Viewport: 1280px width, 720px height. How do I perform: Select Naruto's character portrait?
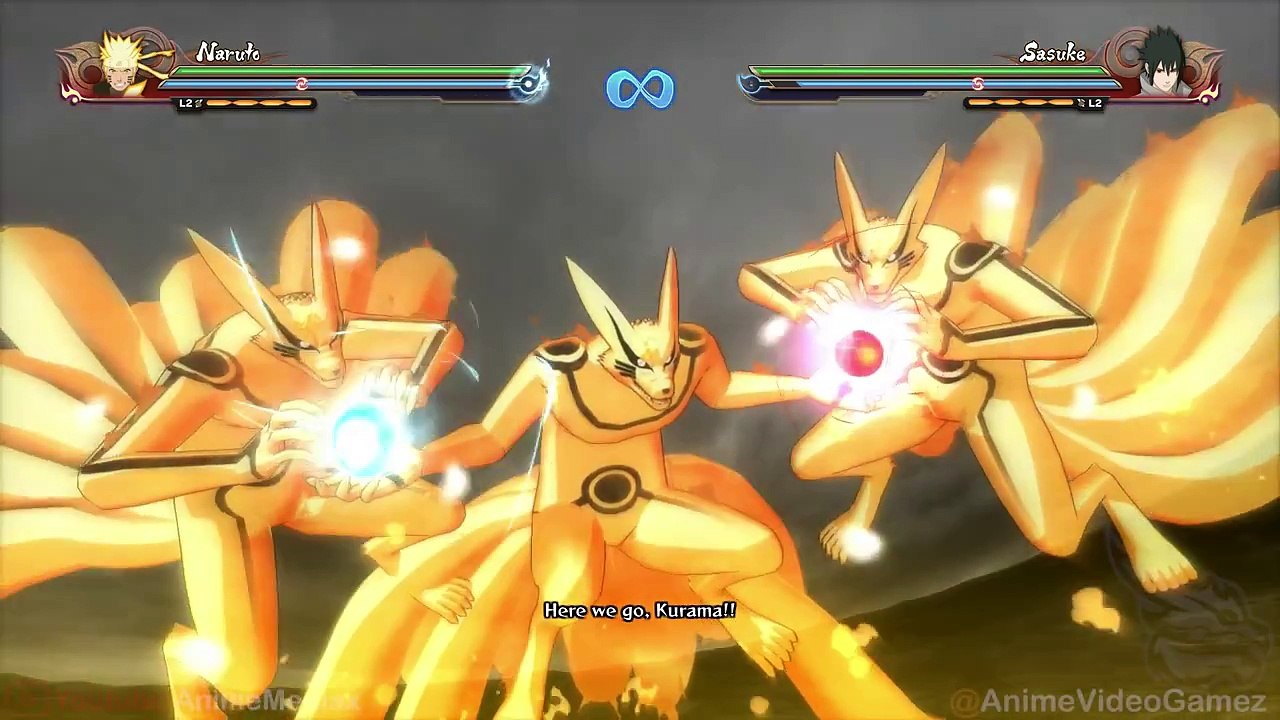tap(123, 68)
